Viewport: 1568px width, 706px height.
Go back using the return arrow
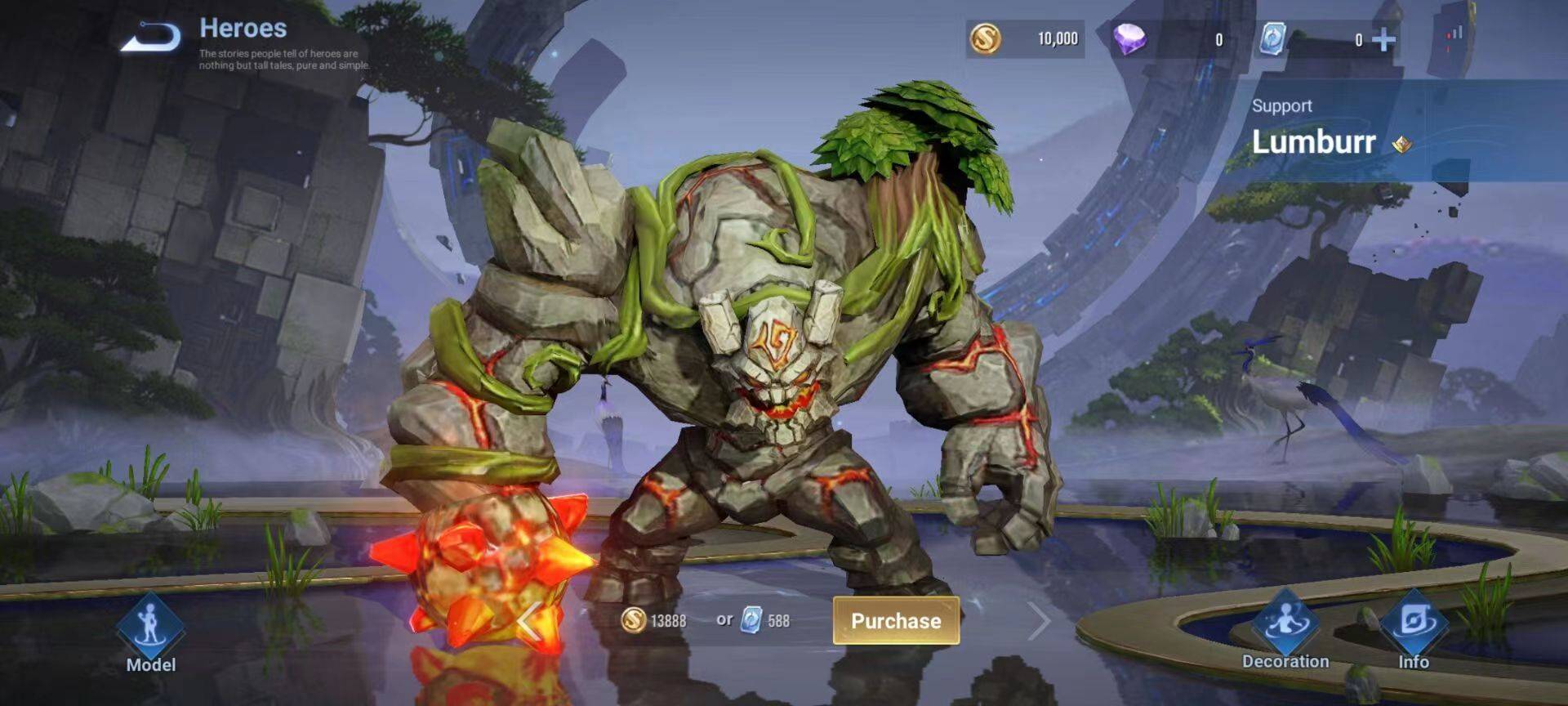click(152, 37)
